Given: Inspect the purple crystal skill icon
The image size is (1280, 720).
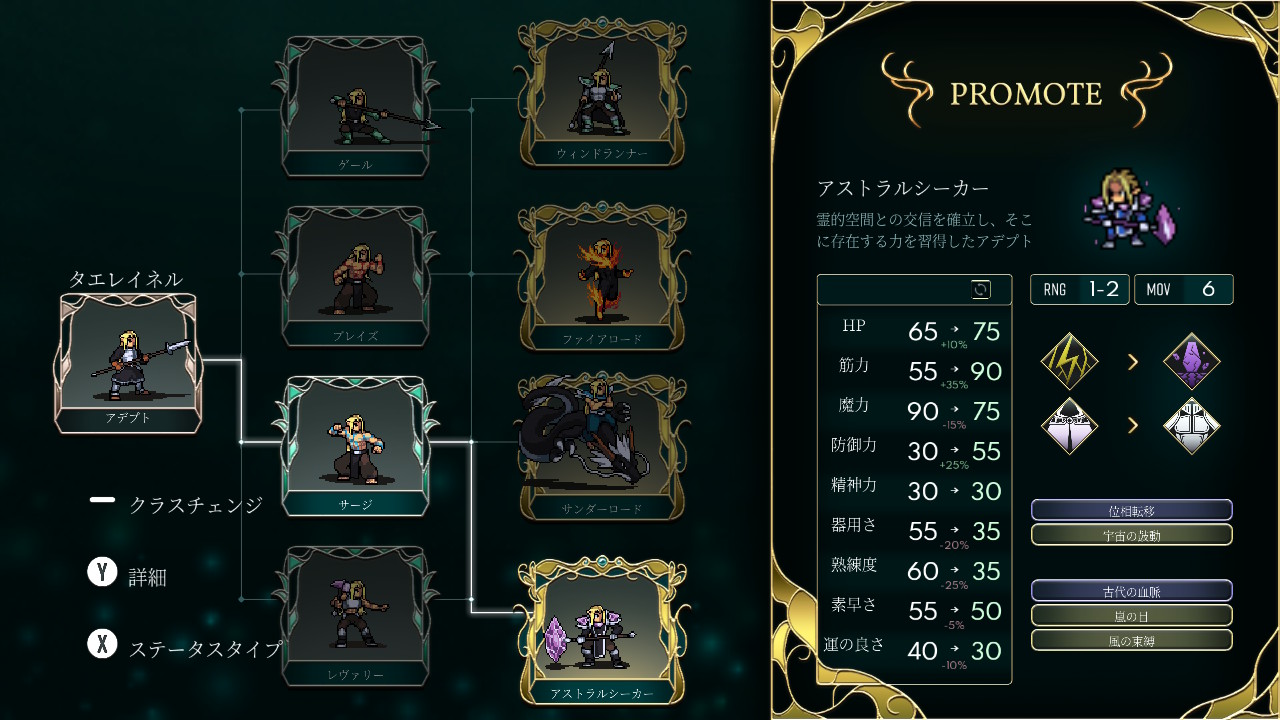Looking at the screenshot, I should point(1192,361).
